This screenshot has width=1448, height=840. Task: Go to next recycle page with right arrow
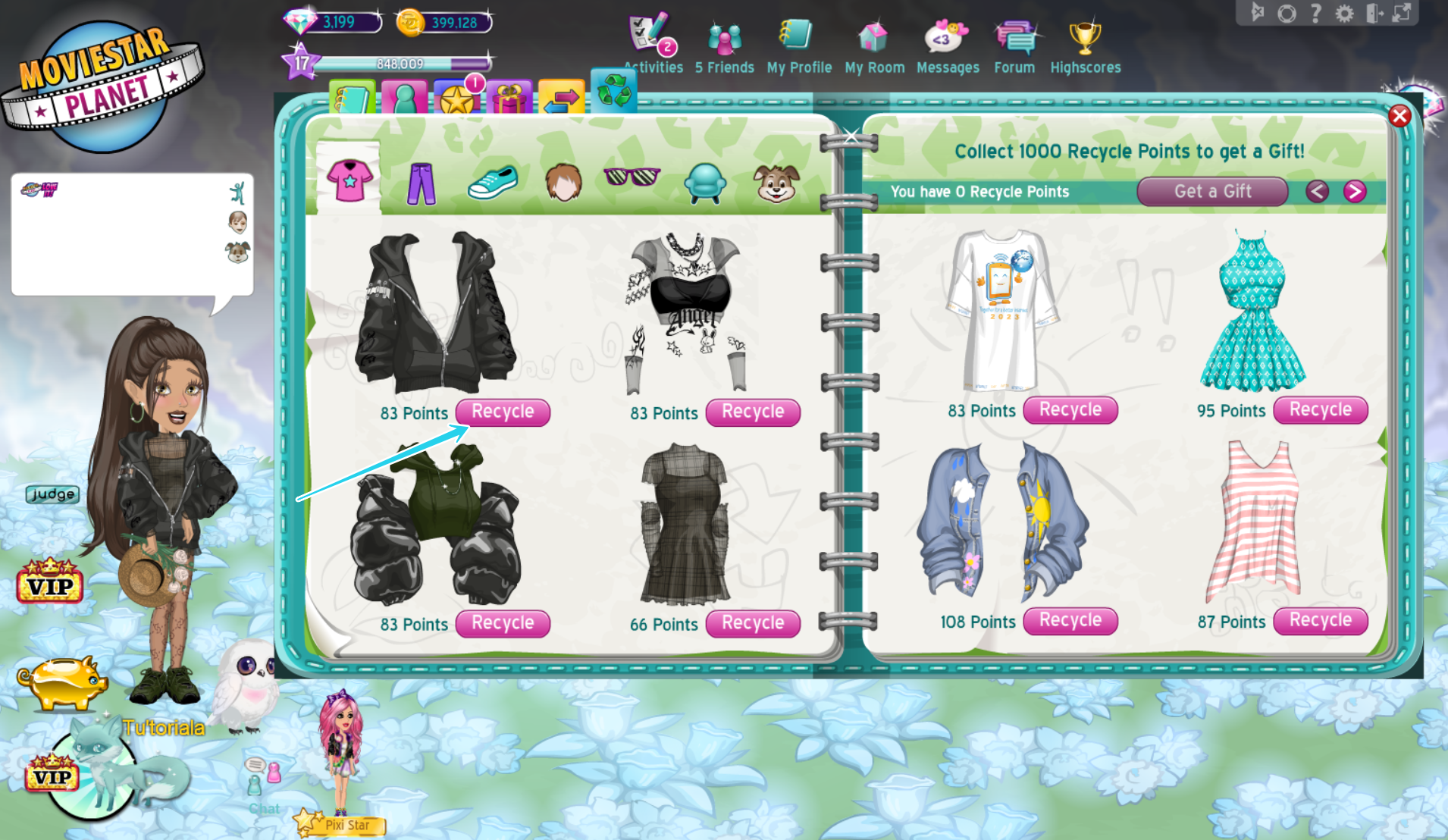pyautogui.click(x=1354, y=192)
